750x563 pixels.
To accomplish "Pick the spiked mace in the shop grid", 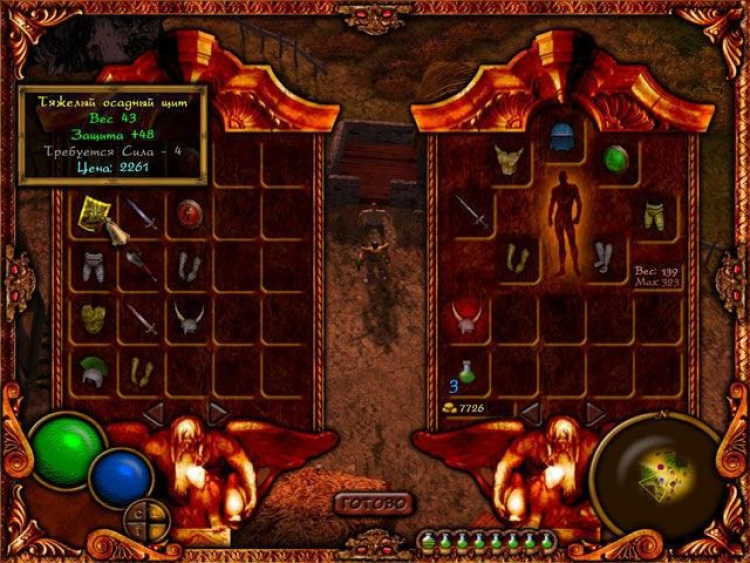I will (141, 265).
